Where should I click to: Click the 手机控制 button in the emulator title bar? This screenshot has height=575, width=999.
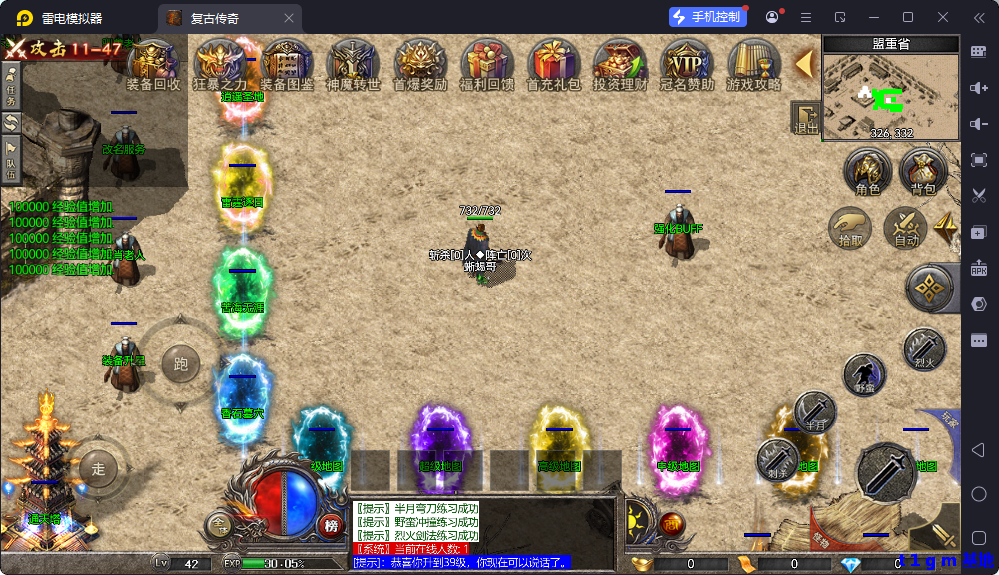click(707, 17)
